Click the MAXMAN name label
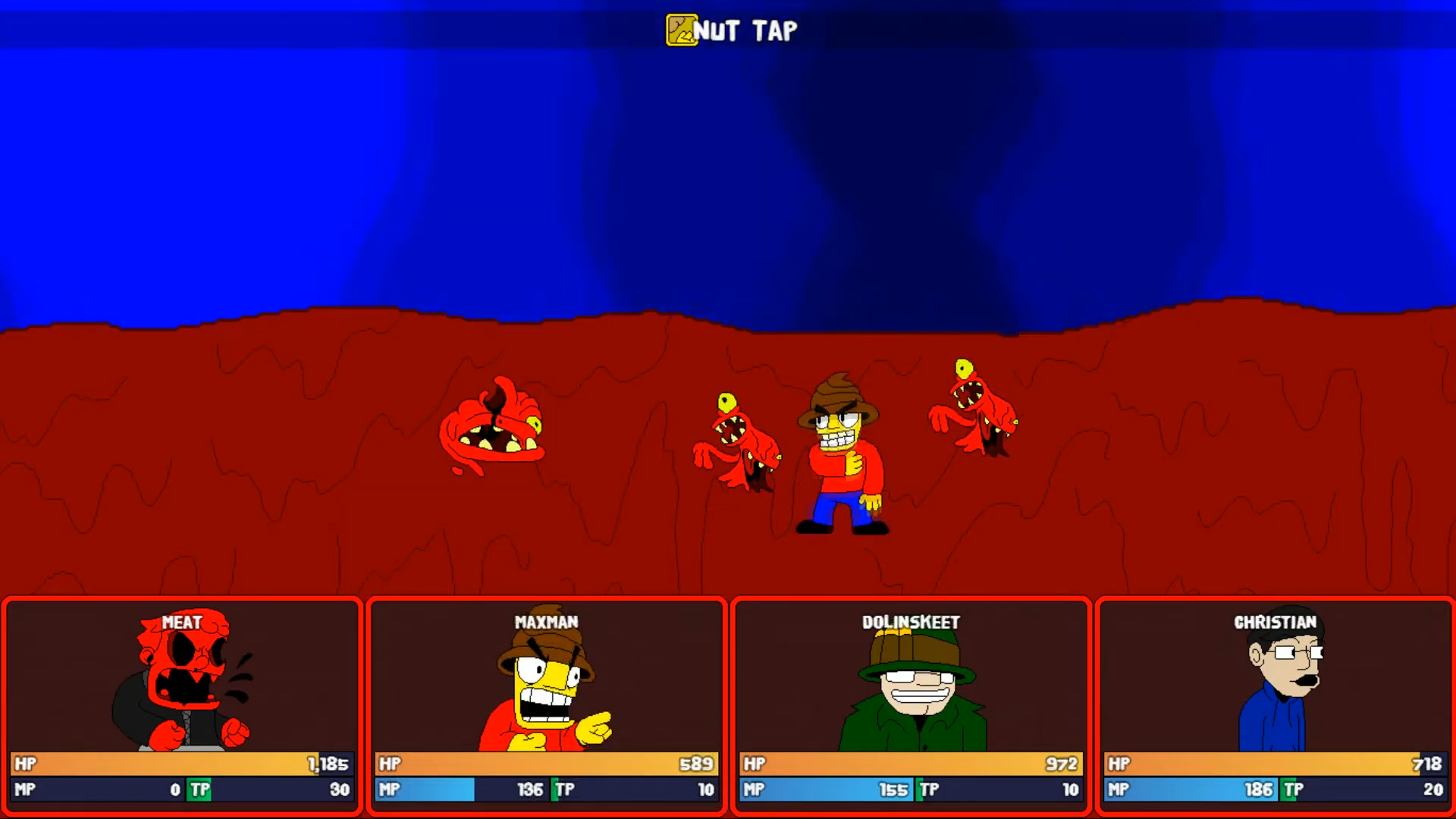This screenshot has width=1456, height=819. (544, 621)
